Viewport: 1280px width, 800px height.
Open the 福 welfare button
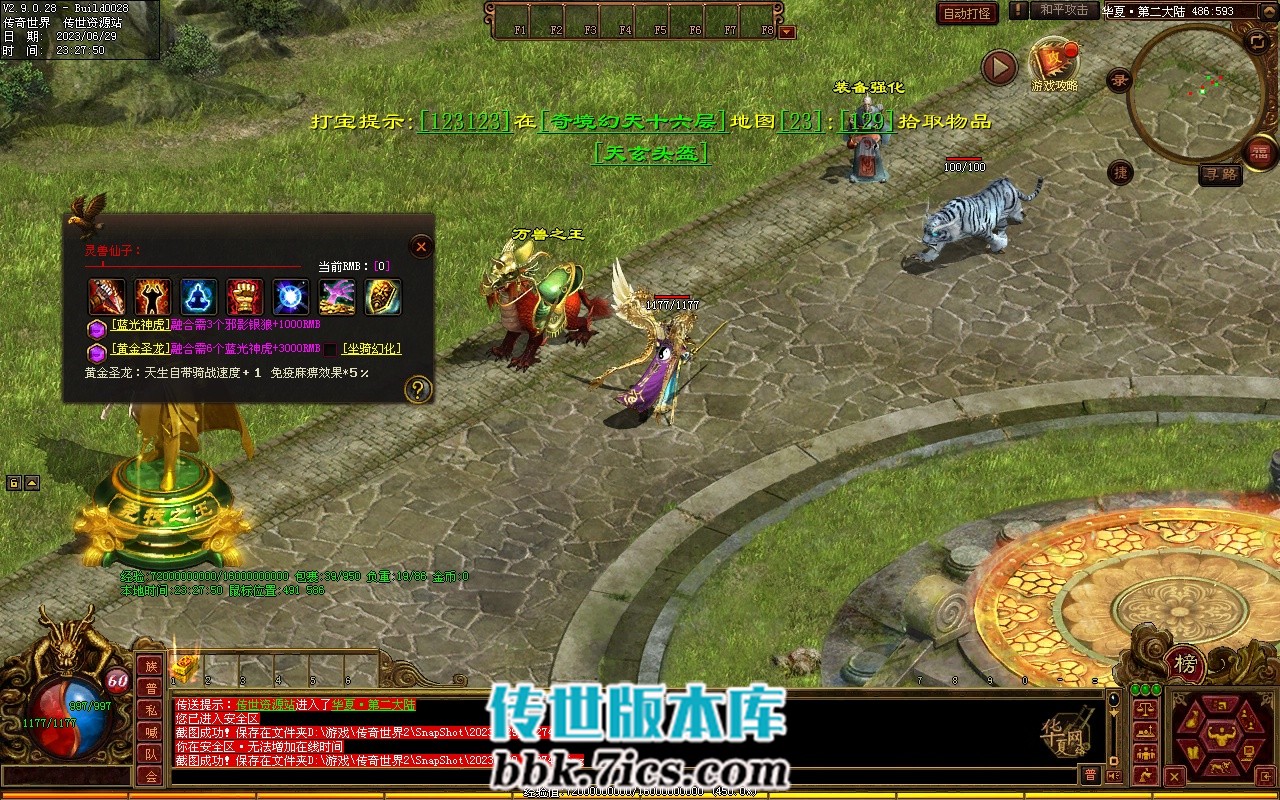(1261, 152)
